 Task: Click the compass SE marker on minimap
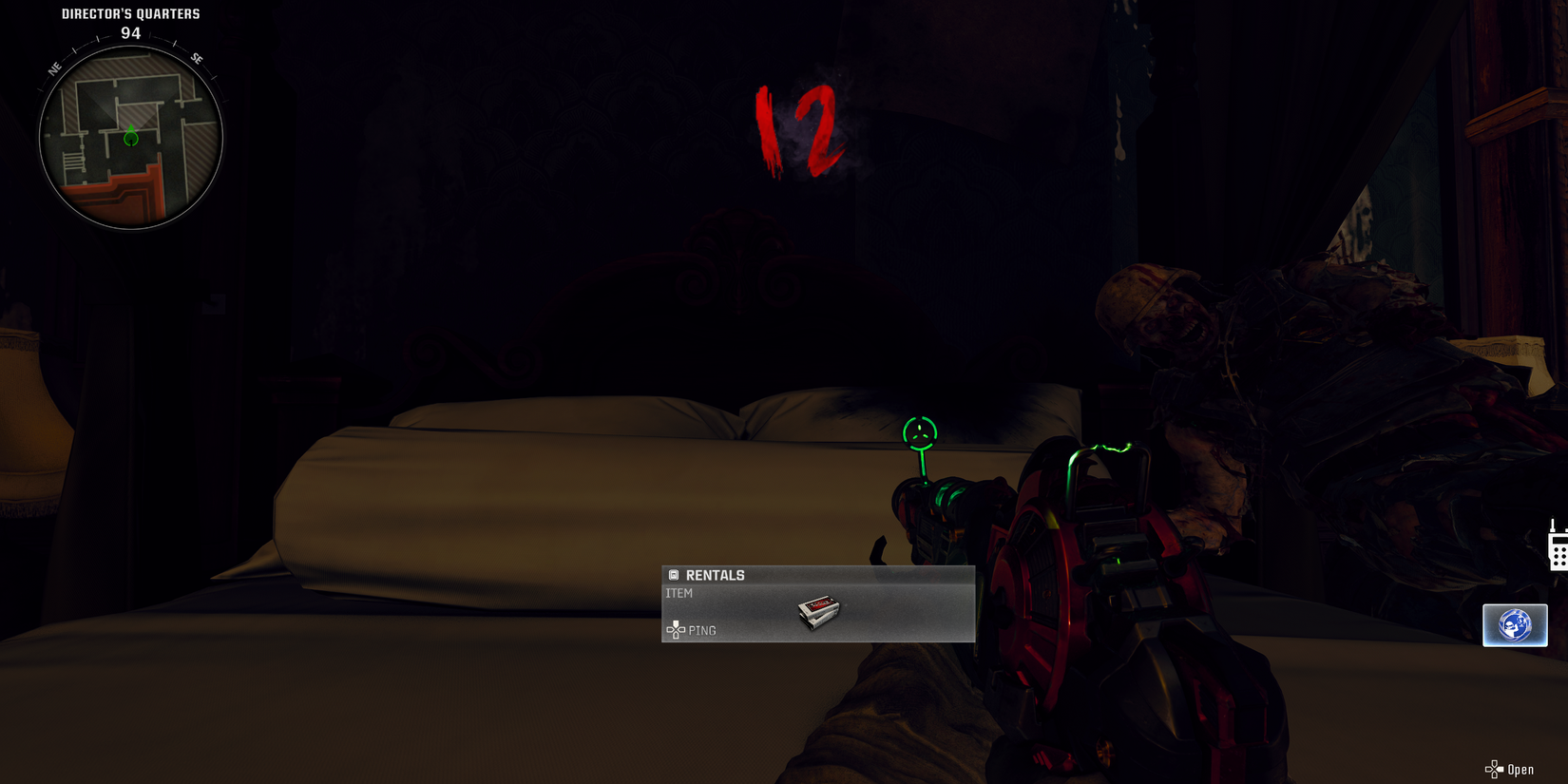point(198,59)
